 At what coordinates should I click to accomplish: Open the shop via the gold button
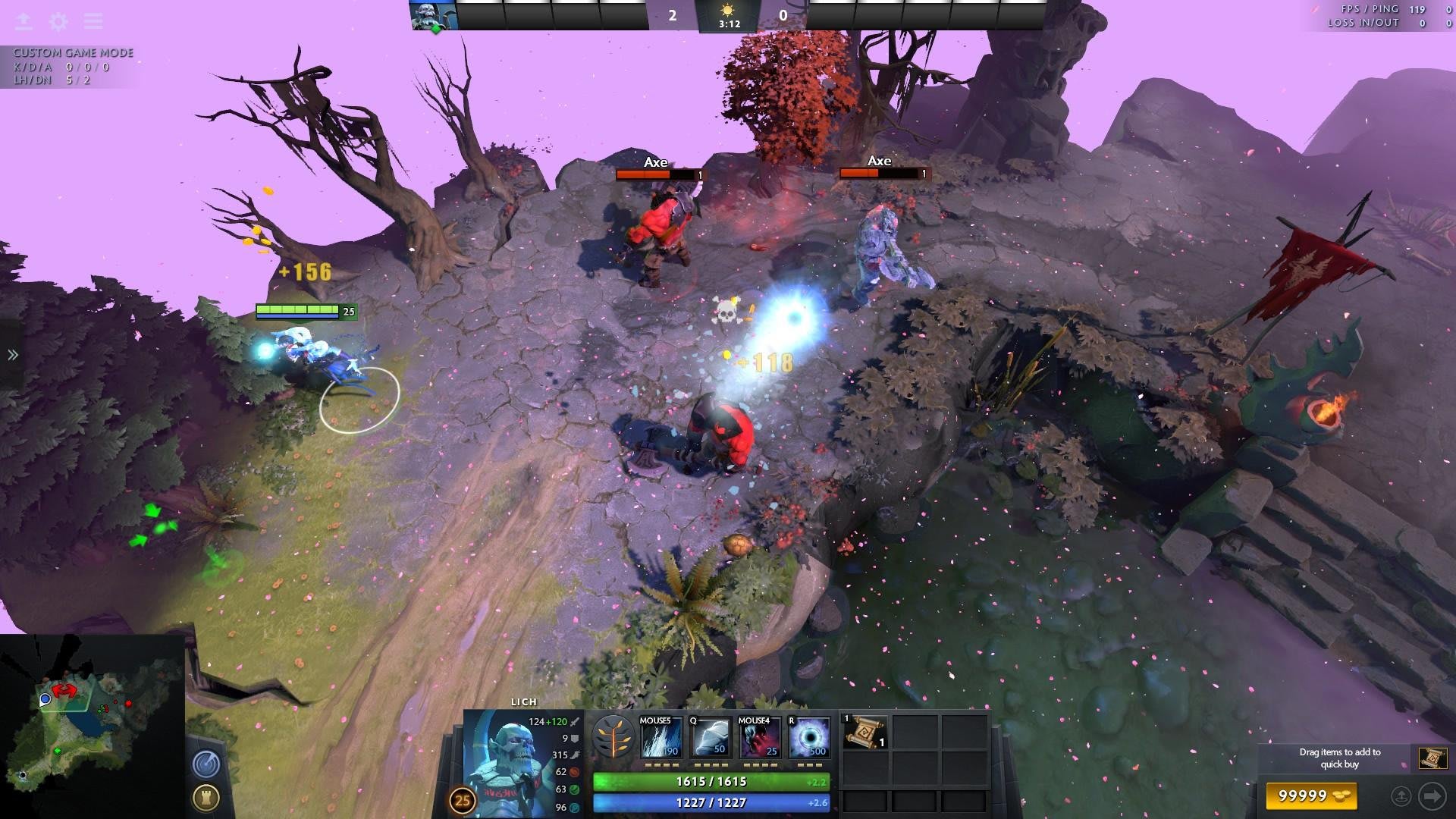coord(1311,795)
